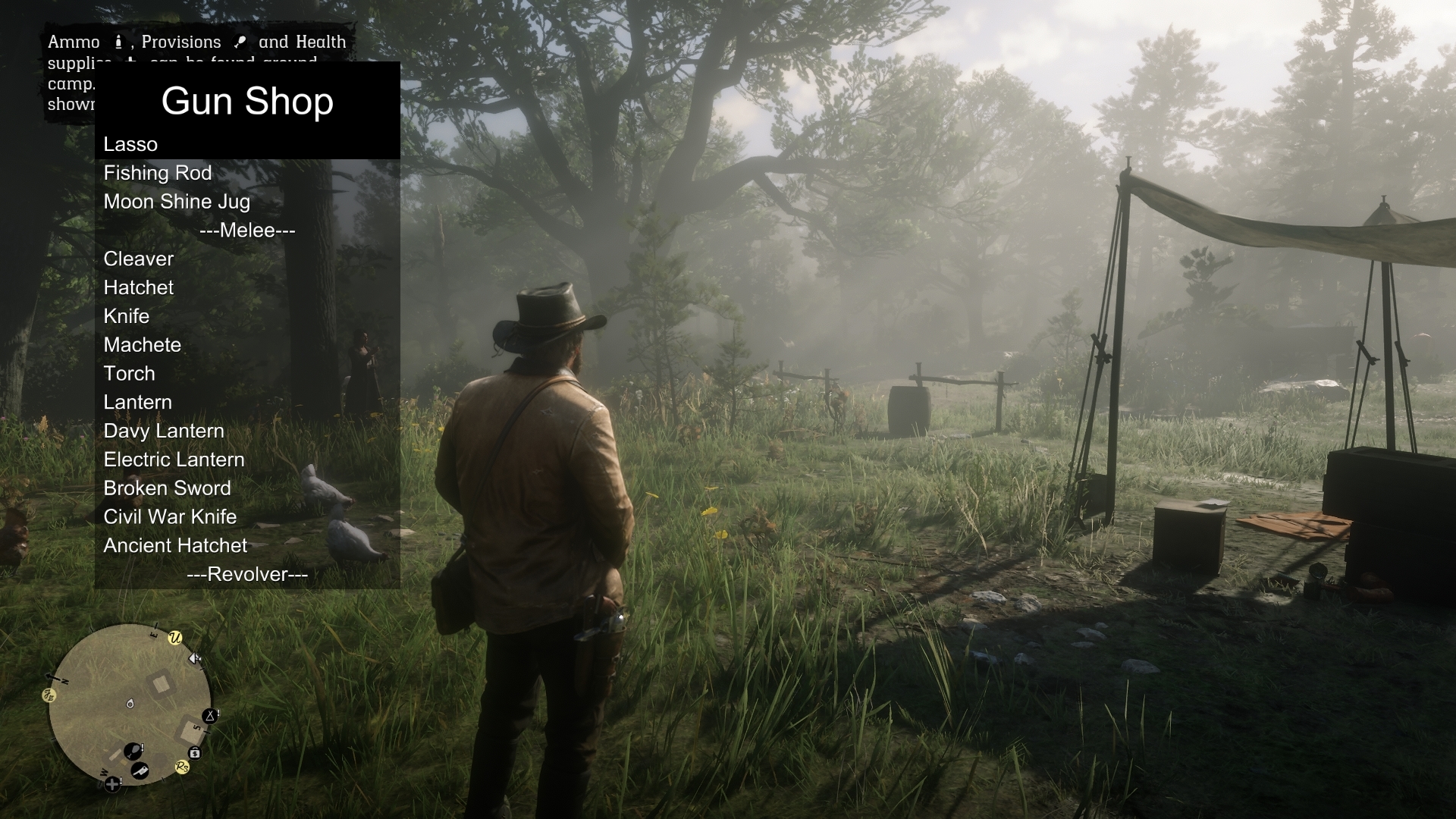Choose the Fishing Rod entry
1456x819 pixels.
158,173
